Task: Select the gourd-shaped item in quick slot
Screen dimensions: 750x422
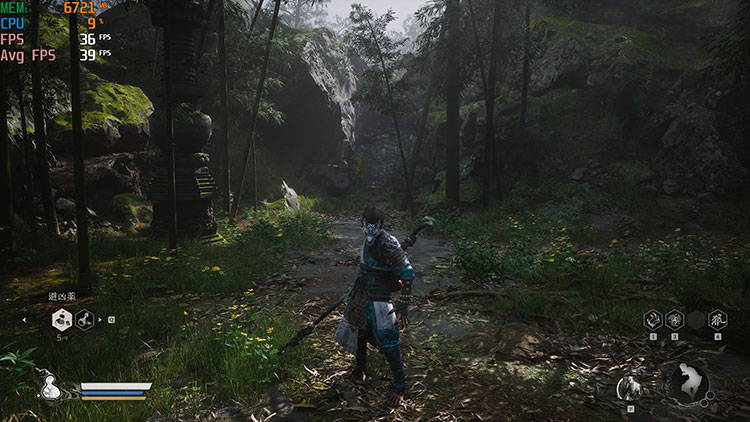Action: click(x=86, y=320)
